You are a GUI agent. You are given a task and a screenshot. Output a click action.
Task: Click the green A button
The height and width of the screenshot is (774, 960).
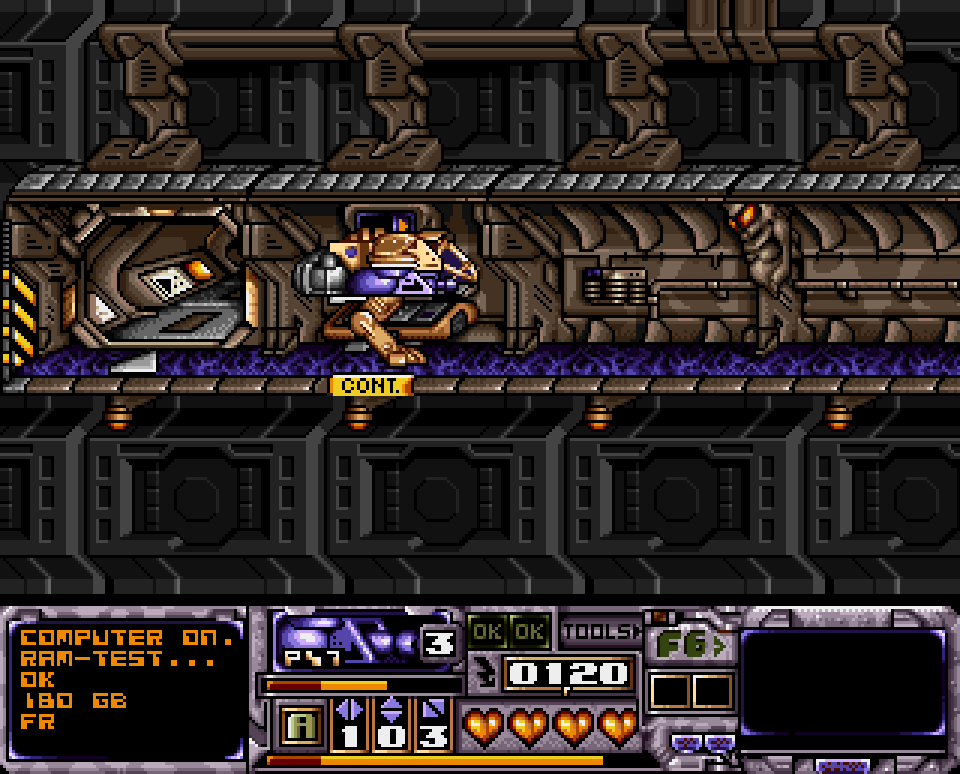point(298,725)
